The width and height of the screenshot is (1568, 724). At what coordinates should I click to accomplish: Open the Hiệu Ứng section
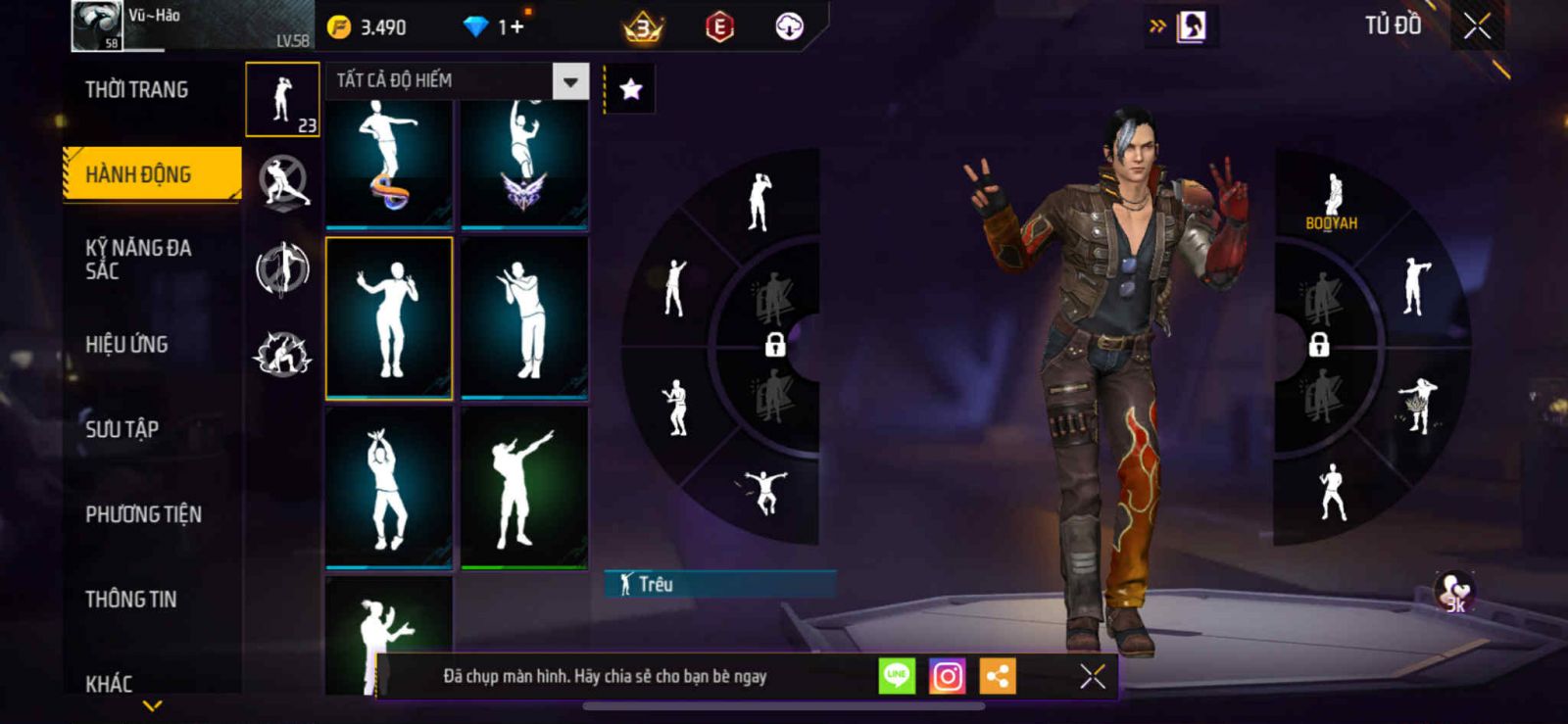(x=127, y=344)
